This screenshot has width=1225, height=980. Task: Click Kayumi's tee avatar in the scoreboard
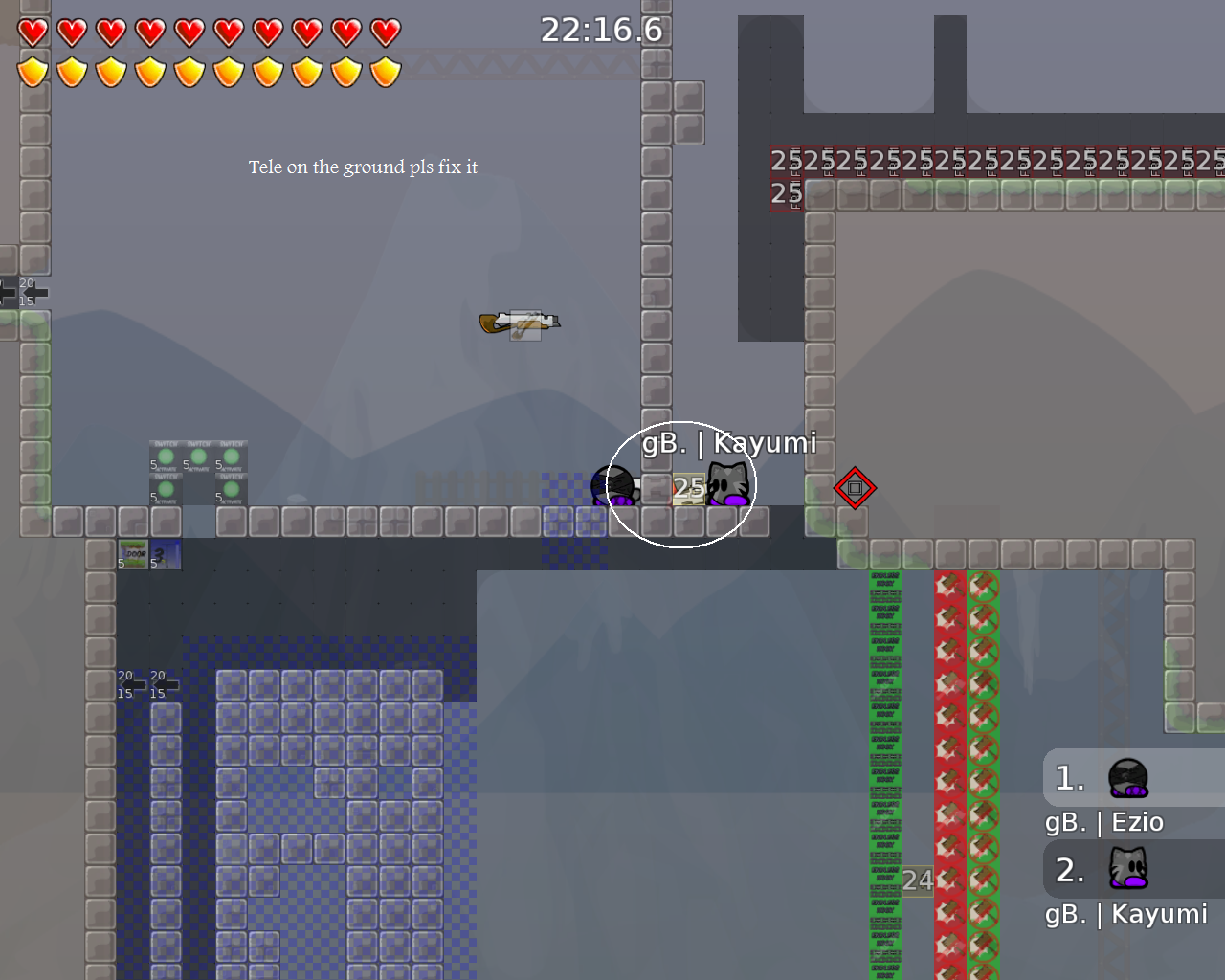pyautogui.click(x=1126, y=869)
